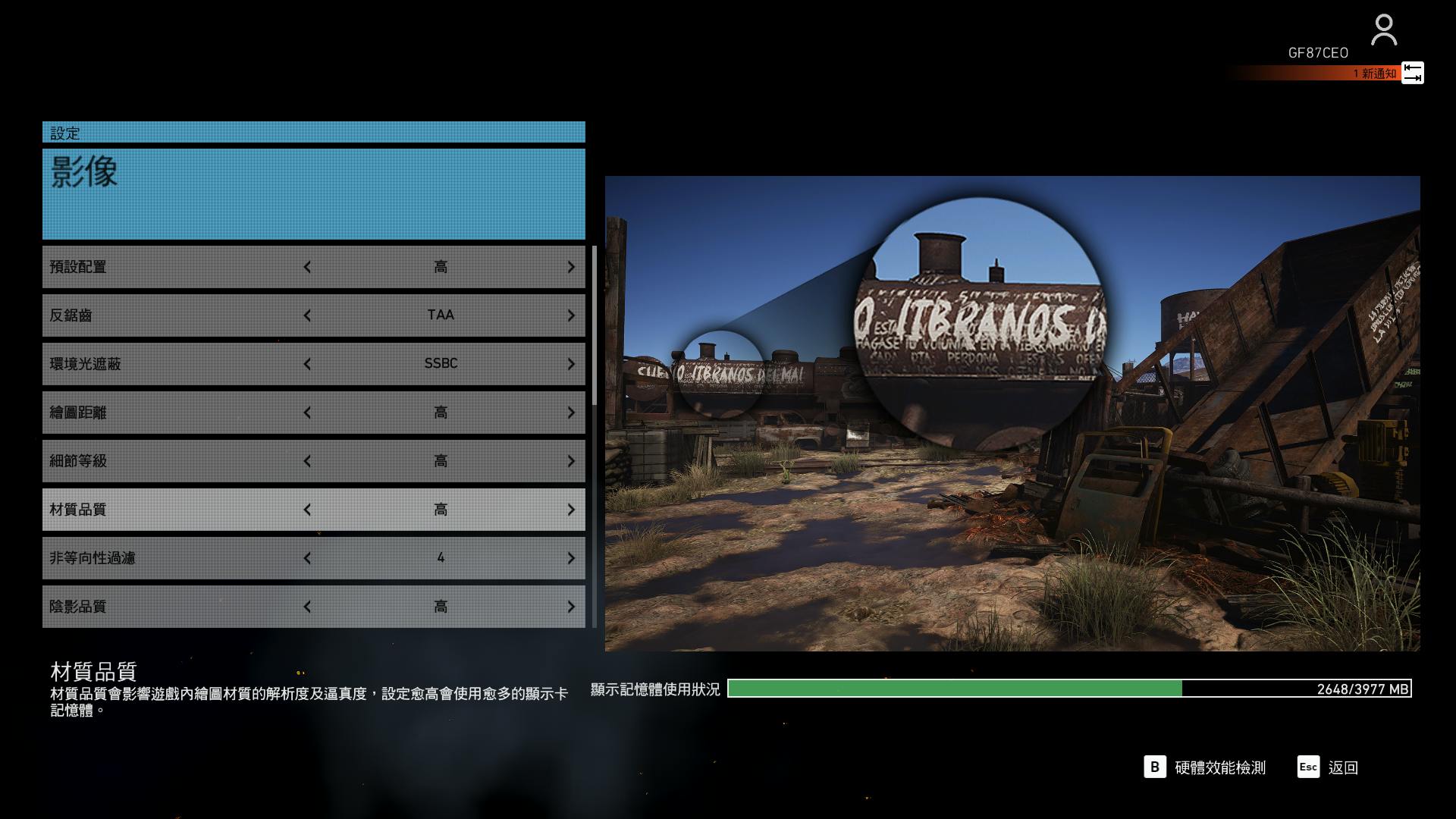Click left arrow for 環境光遮蔽 SSBC
This screenshot has width=1456, height=819.
(x=307, y=364)
